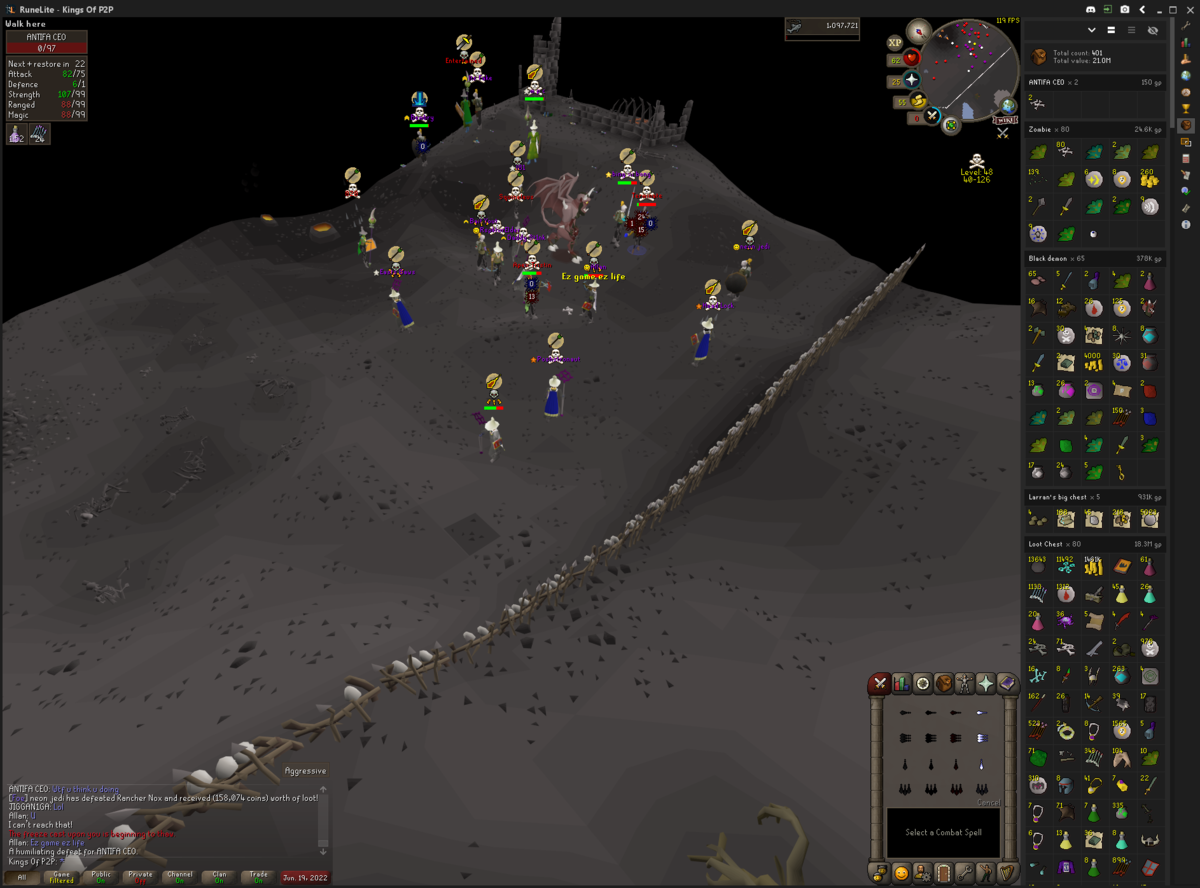Cancel the combat spell selection
Image resolution: width=1200 pixels, height=888 pixels.
coord(987,802)
